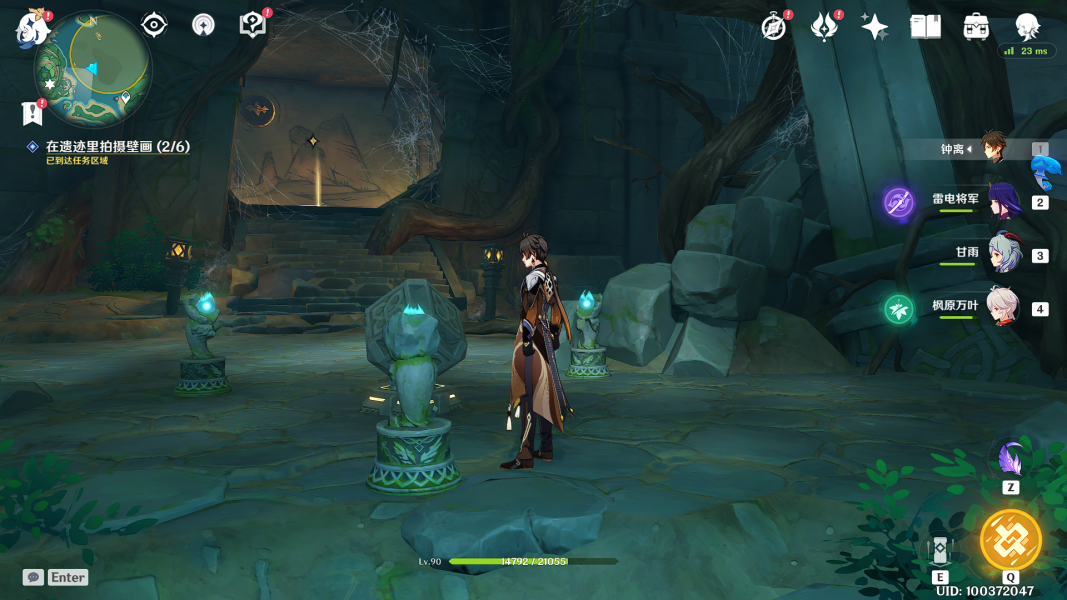Use the purple gadget quick-use icon

[x=1010, y=459]
